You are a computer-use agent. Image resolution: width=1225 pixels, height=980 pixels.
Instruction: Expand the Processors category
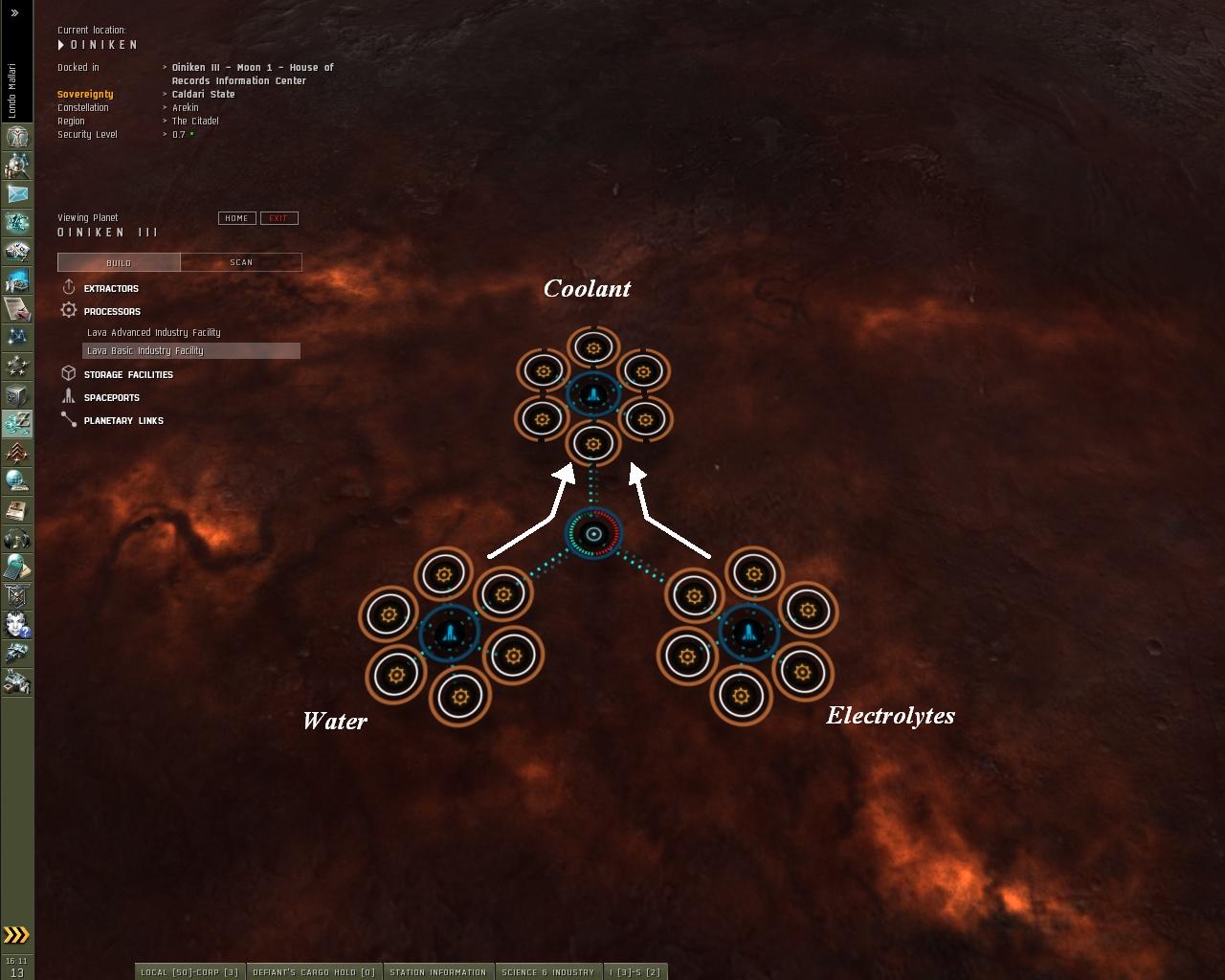[111, 311]
